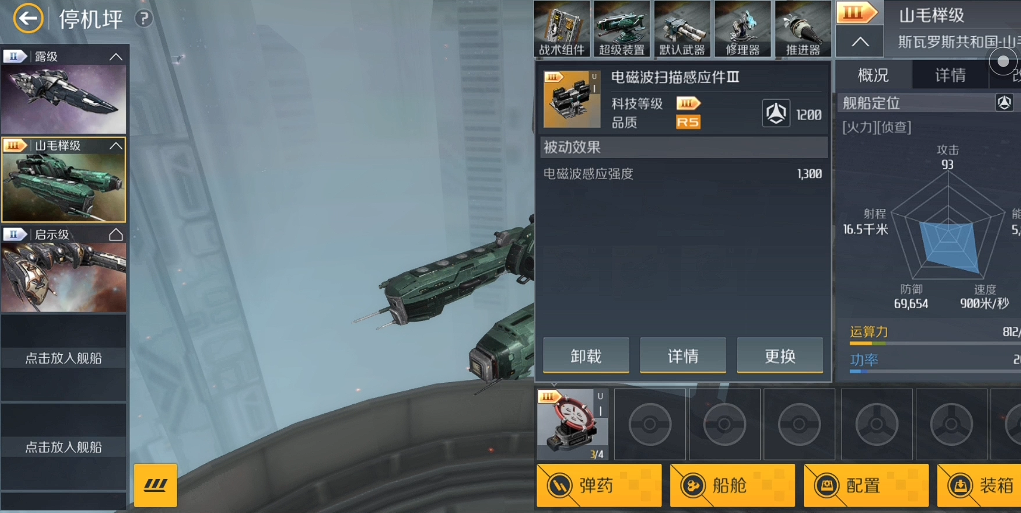Open the 船舱 cargo hold
This screenshot has width=1021, height=513.
coord(732,486)
